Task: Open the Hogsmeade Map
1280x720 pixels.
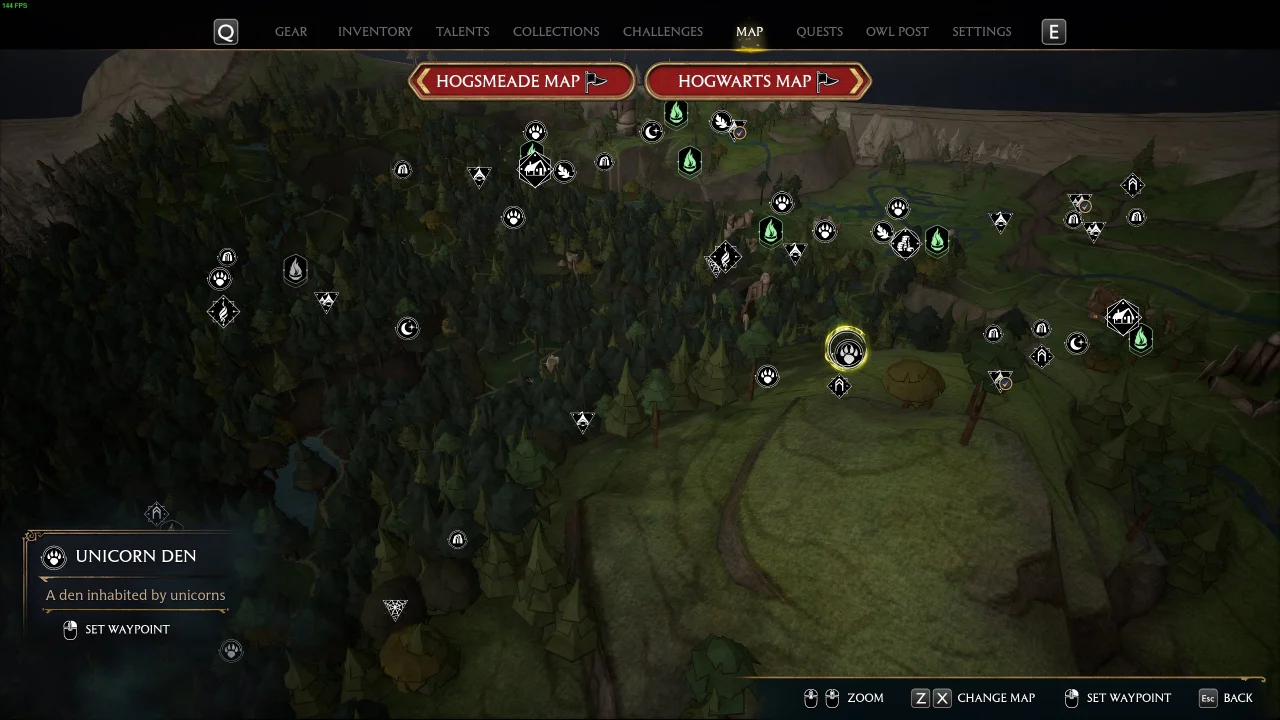Action: 520,81
